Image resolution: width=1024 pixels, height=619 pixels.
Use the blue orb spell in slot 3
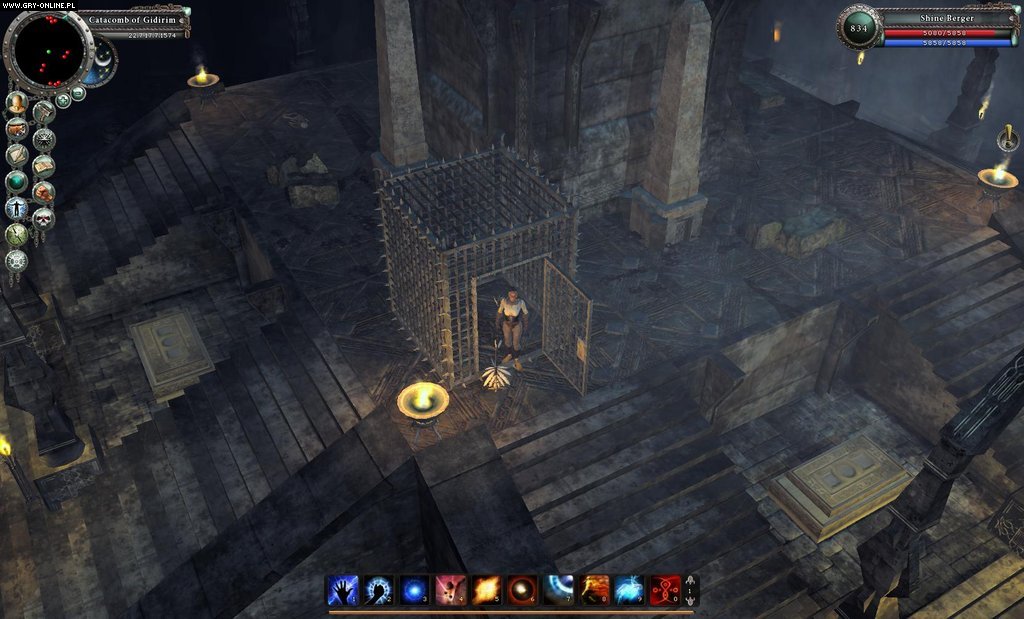[x=414, y=590]
